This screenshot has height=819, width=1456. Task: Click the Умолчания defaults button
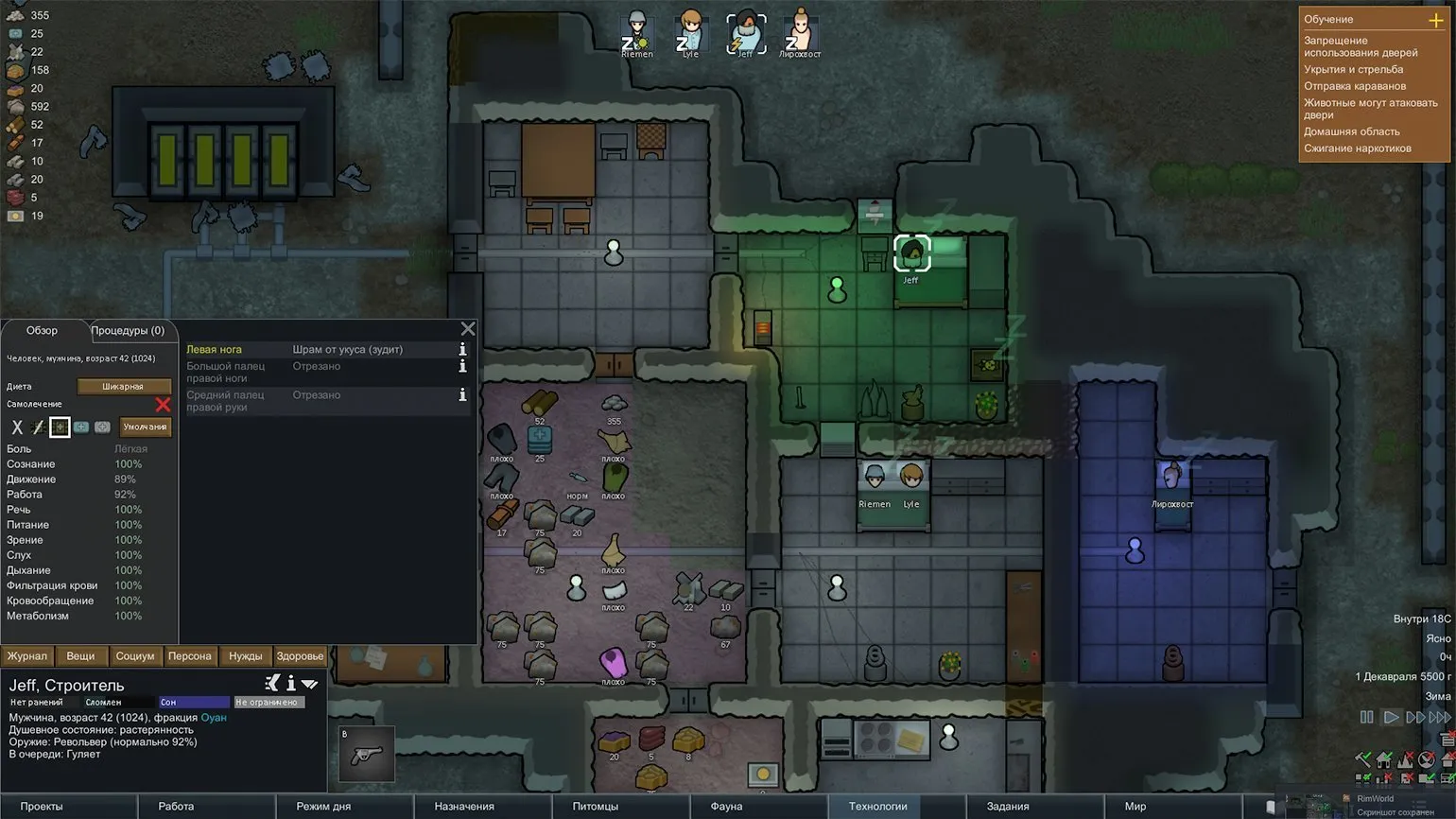pos(145,427)
